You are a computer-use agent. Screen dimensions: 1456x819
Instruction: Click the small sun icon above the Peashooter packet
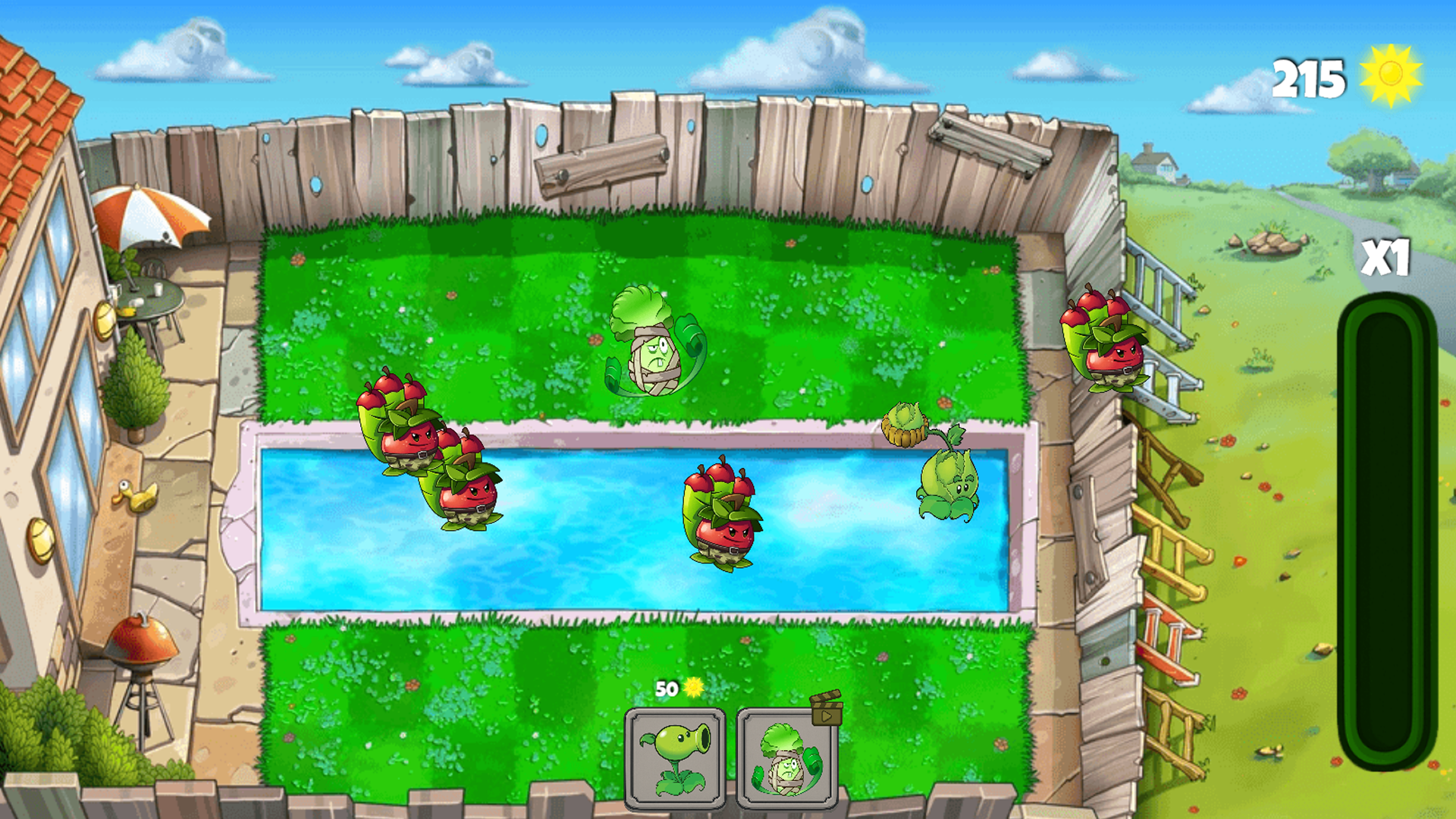(692, 689)
